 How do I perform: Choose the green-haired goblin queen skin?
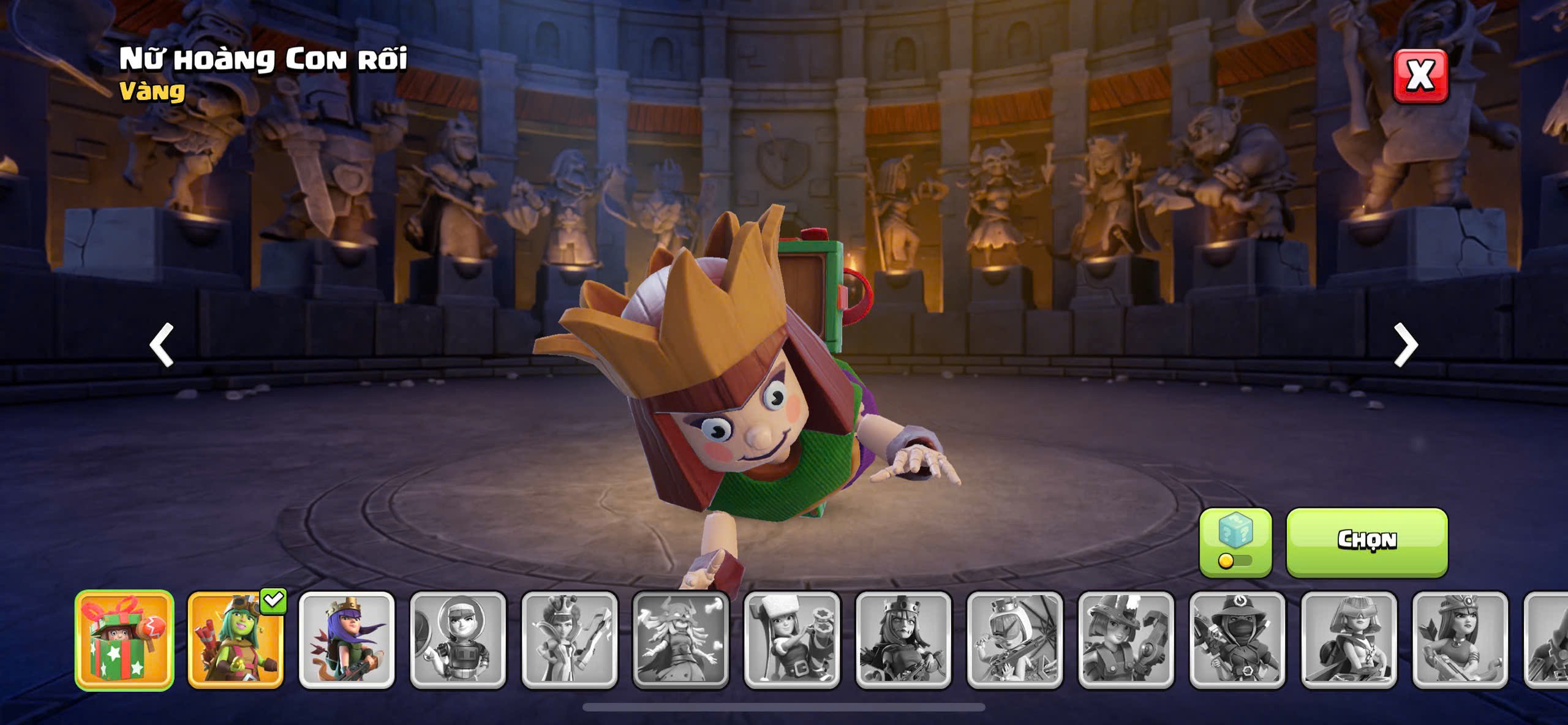click(236, 640)
